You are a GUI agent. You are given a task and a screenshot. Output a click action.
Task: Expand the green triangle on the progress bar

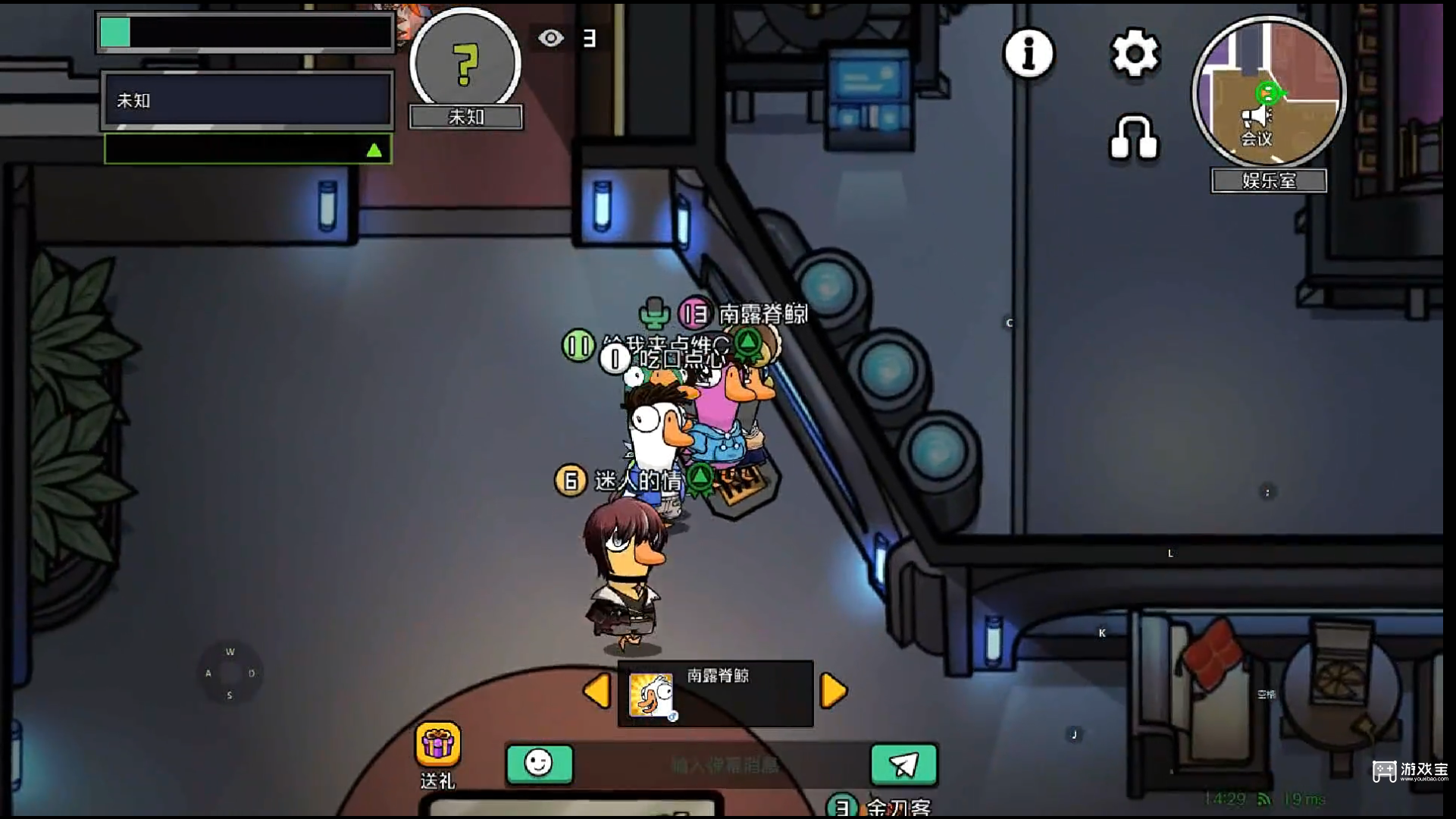click(374, 149)
